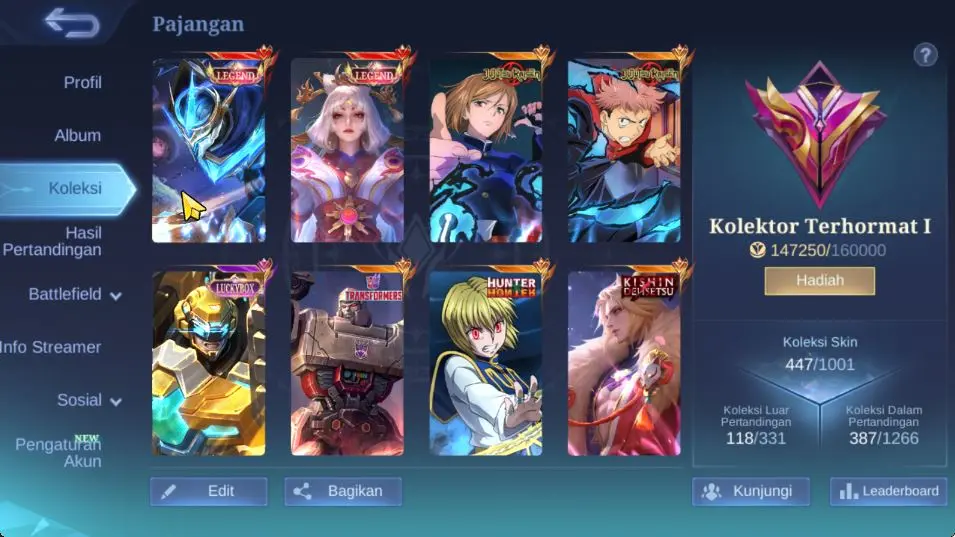955x537 pixels.
Task: Pick the Kishin Densetsu skin card
Action: coord(624,363)
